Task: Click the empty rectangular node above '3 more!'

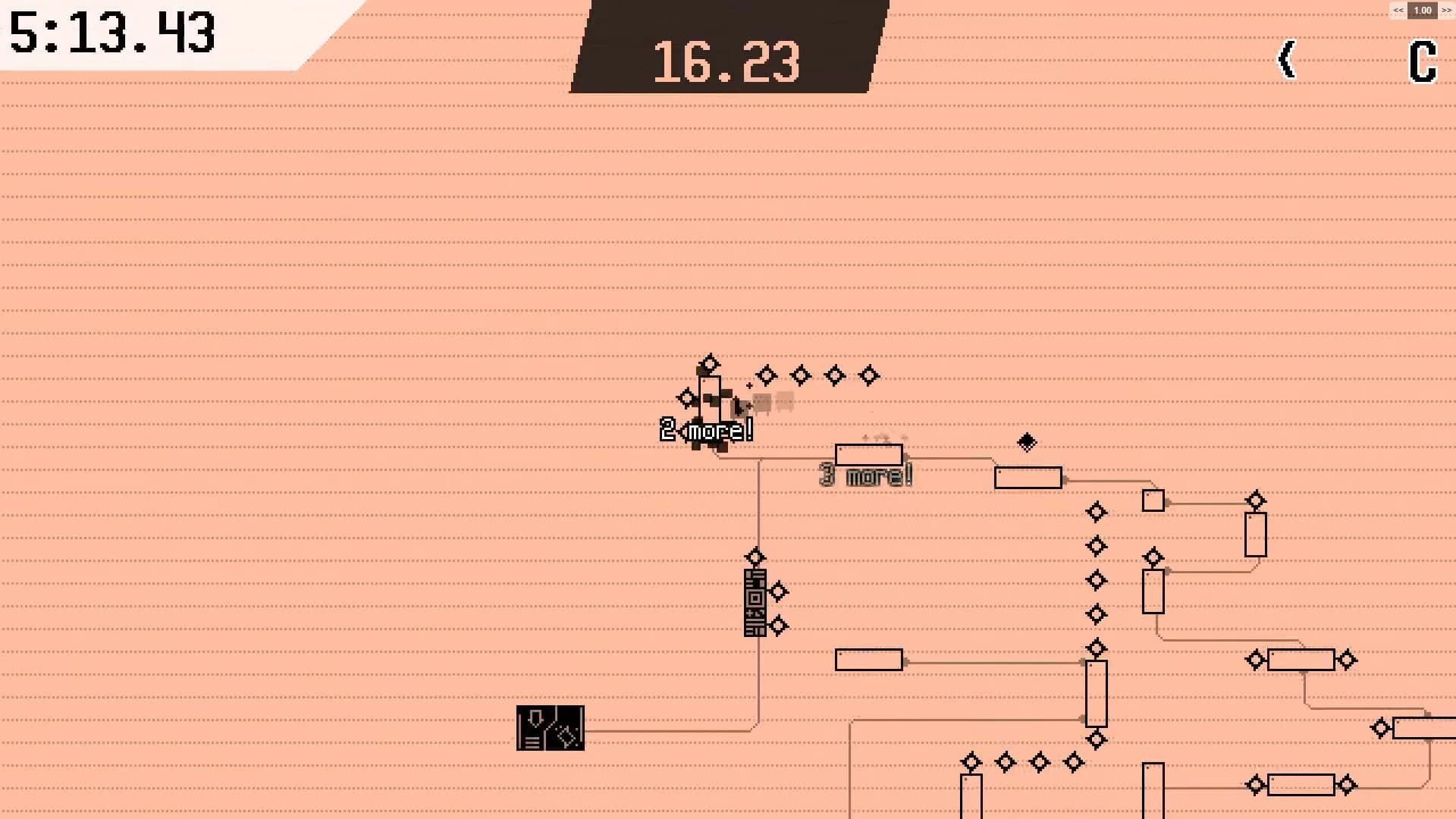Action: pos(868,455)
